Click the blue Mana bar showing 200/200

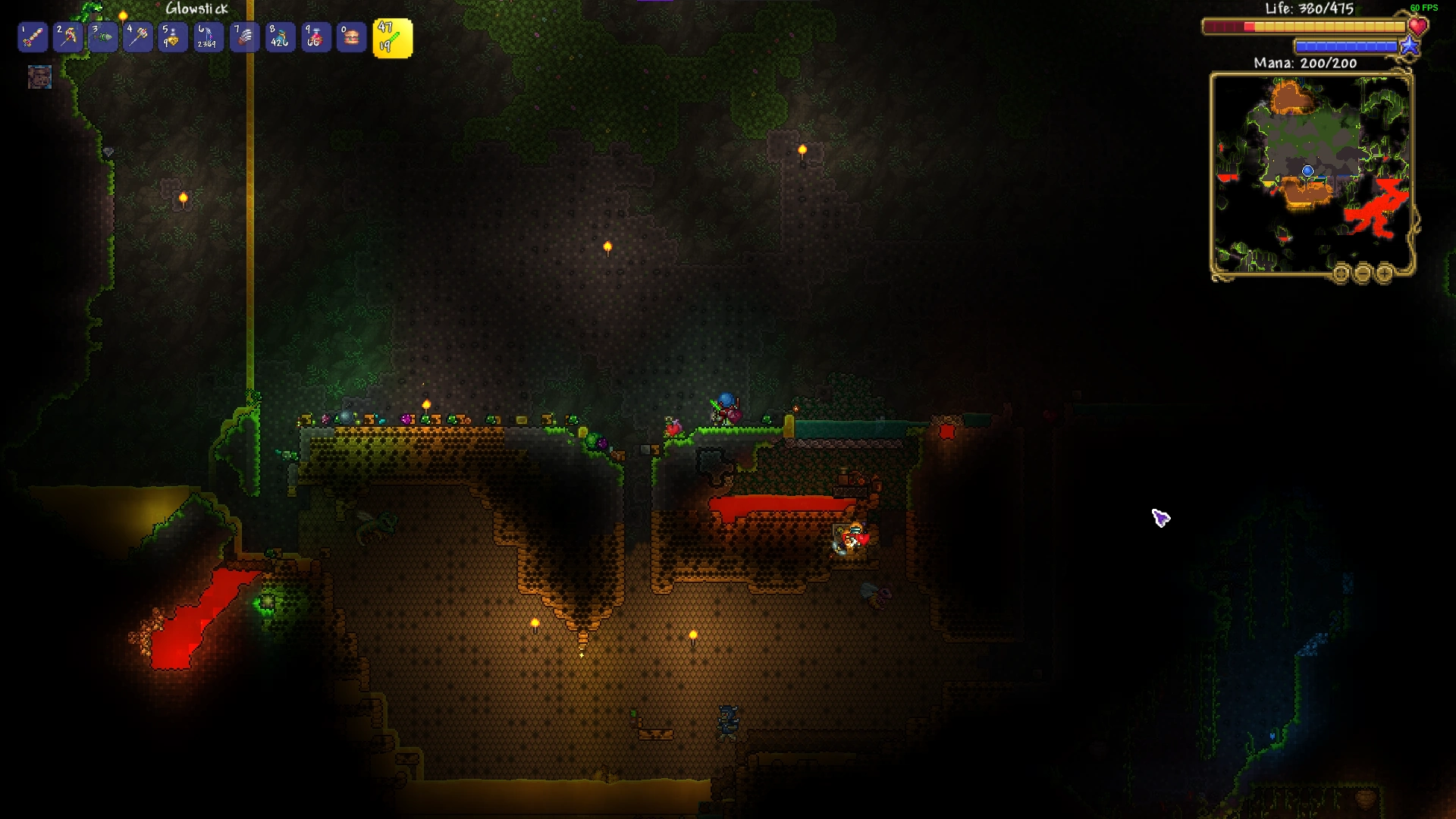pyautogui.click(x=1346, y=47)
